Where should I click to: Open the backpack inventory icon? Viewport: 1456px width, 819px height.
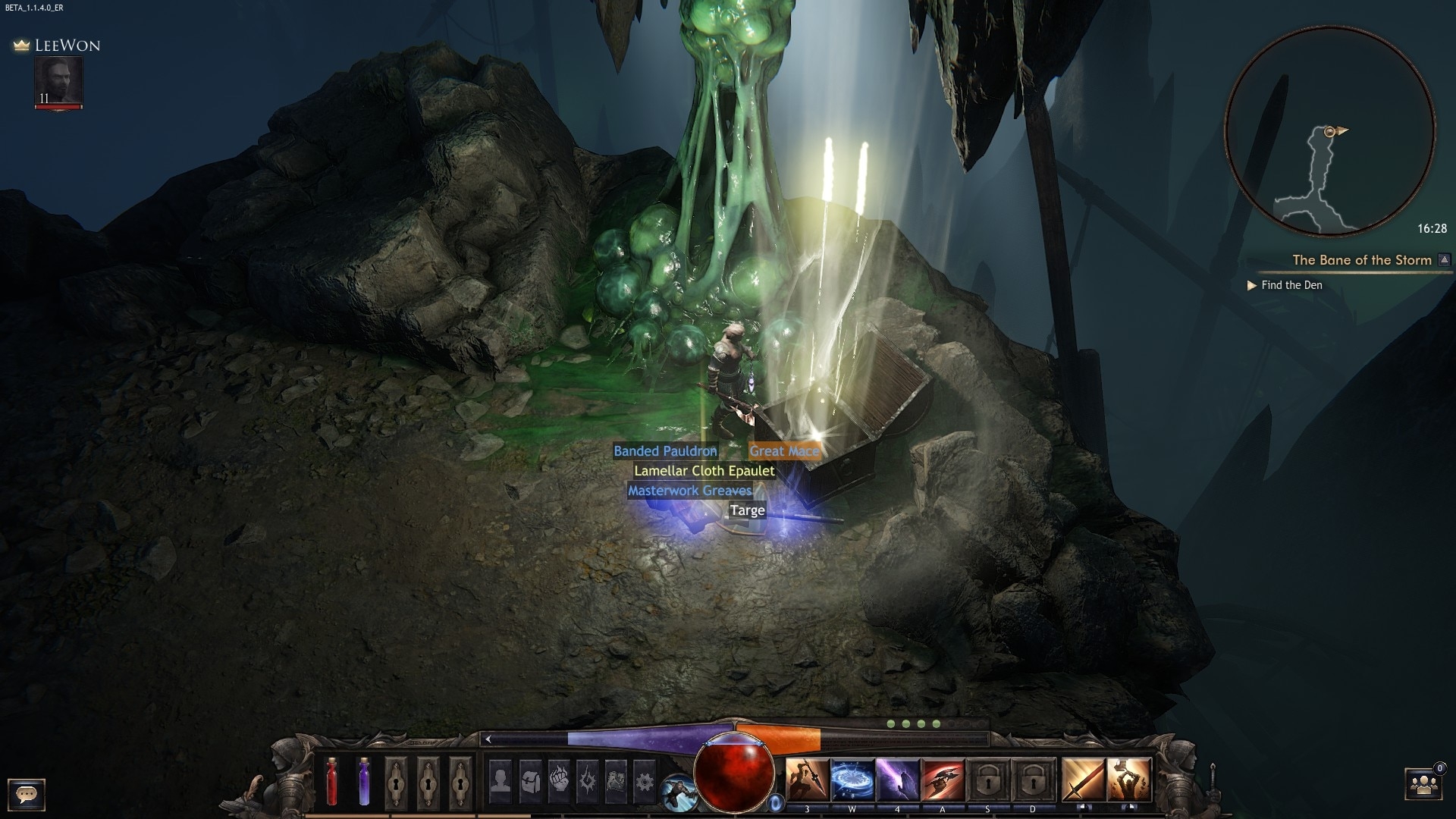(x=530, y=780)
